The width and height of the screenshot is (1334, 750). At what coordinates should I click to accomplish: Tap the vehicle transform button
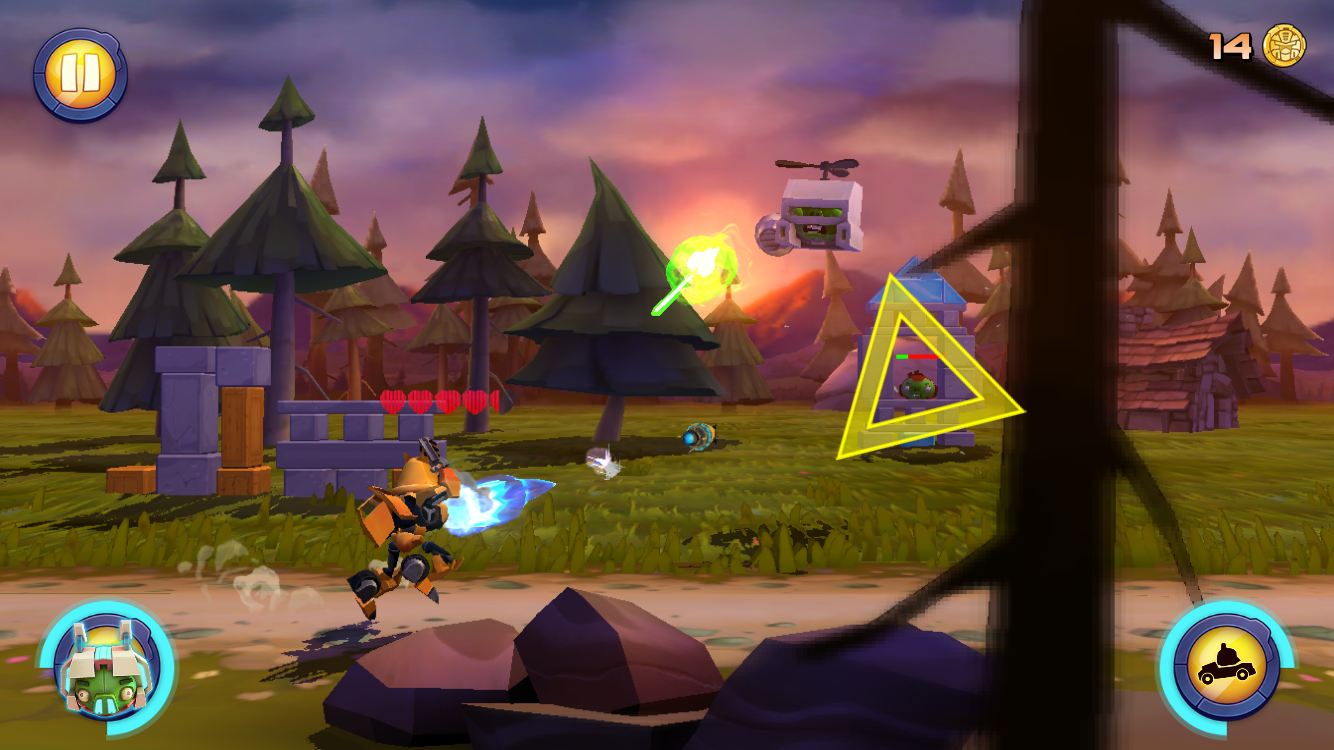pyautogui.click(x=1225, y=667)
